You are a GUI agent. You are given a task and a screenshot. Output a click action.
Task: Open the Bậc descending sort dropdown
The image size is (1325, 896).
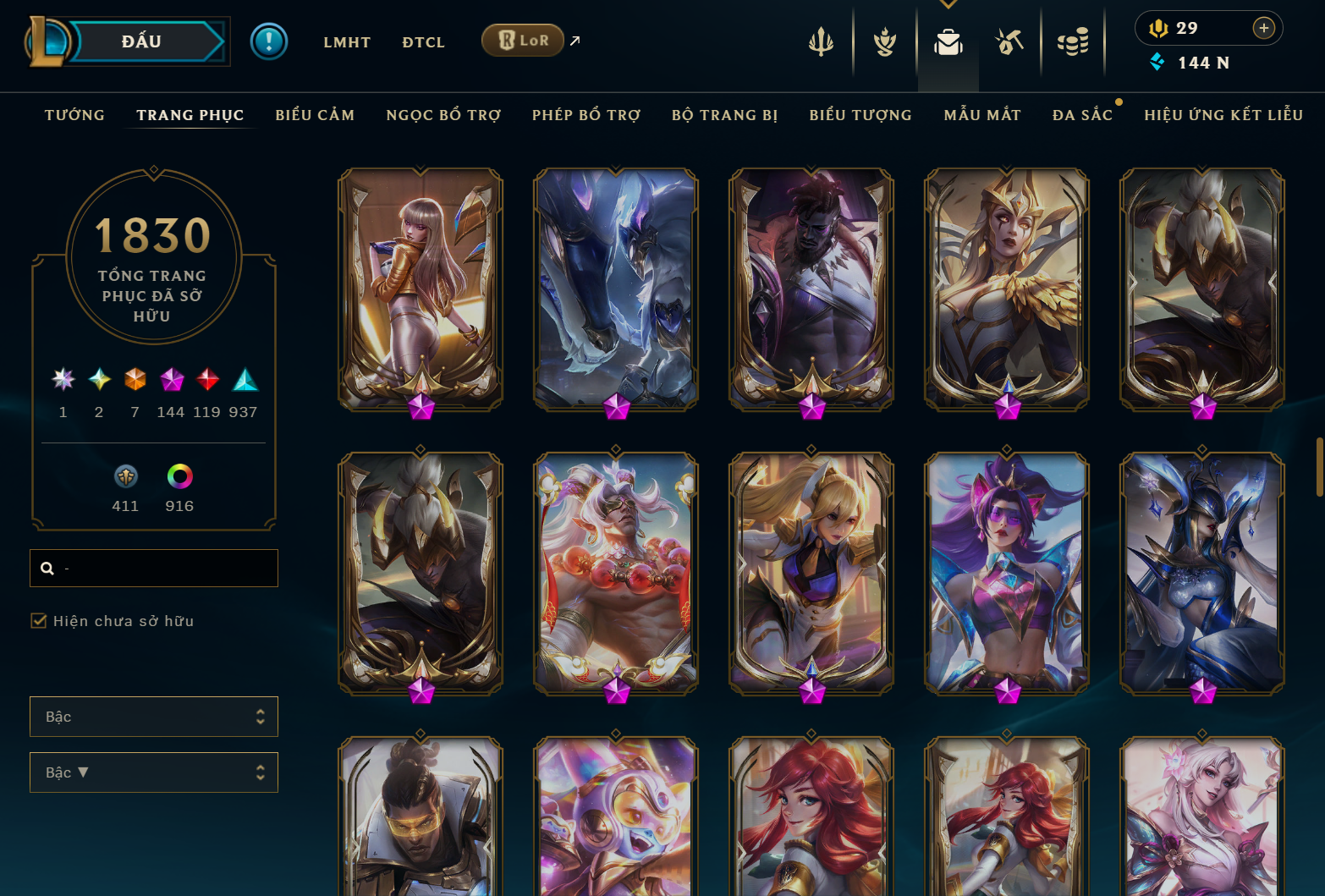coord(153,772)
